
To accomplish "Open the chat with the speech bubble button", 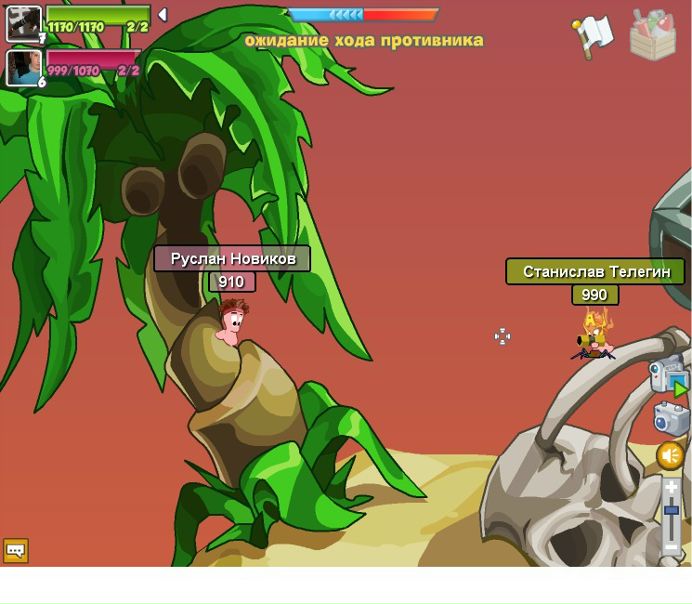I will tap(15, 550).
